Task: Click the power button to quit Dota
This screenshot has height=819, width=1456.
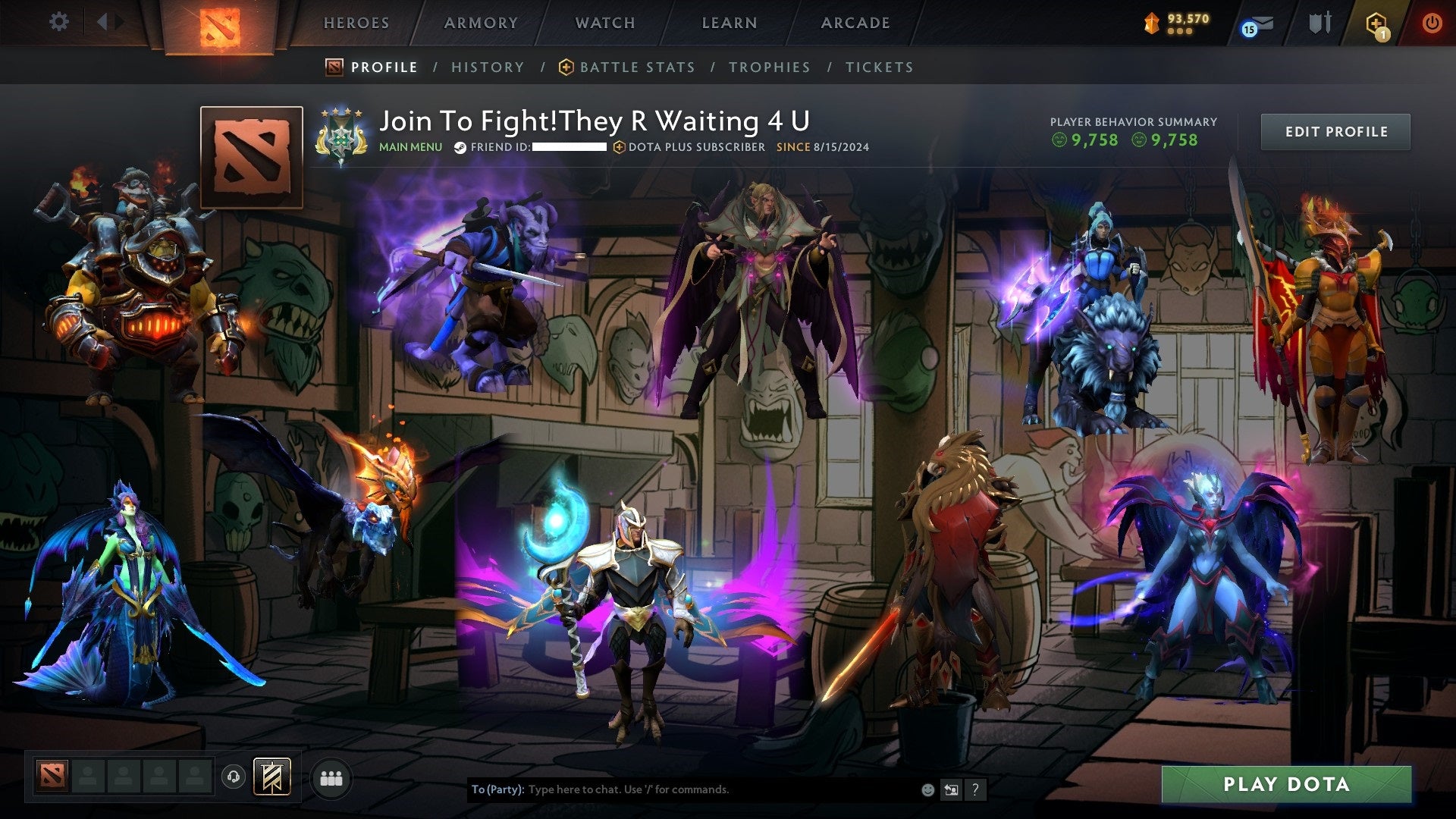Action: coord(1433,23)
